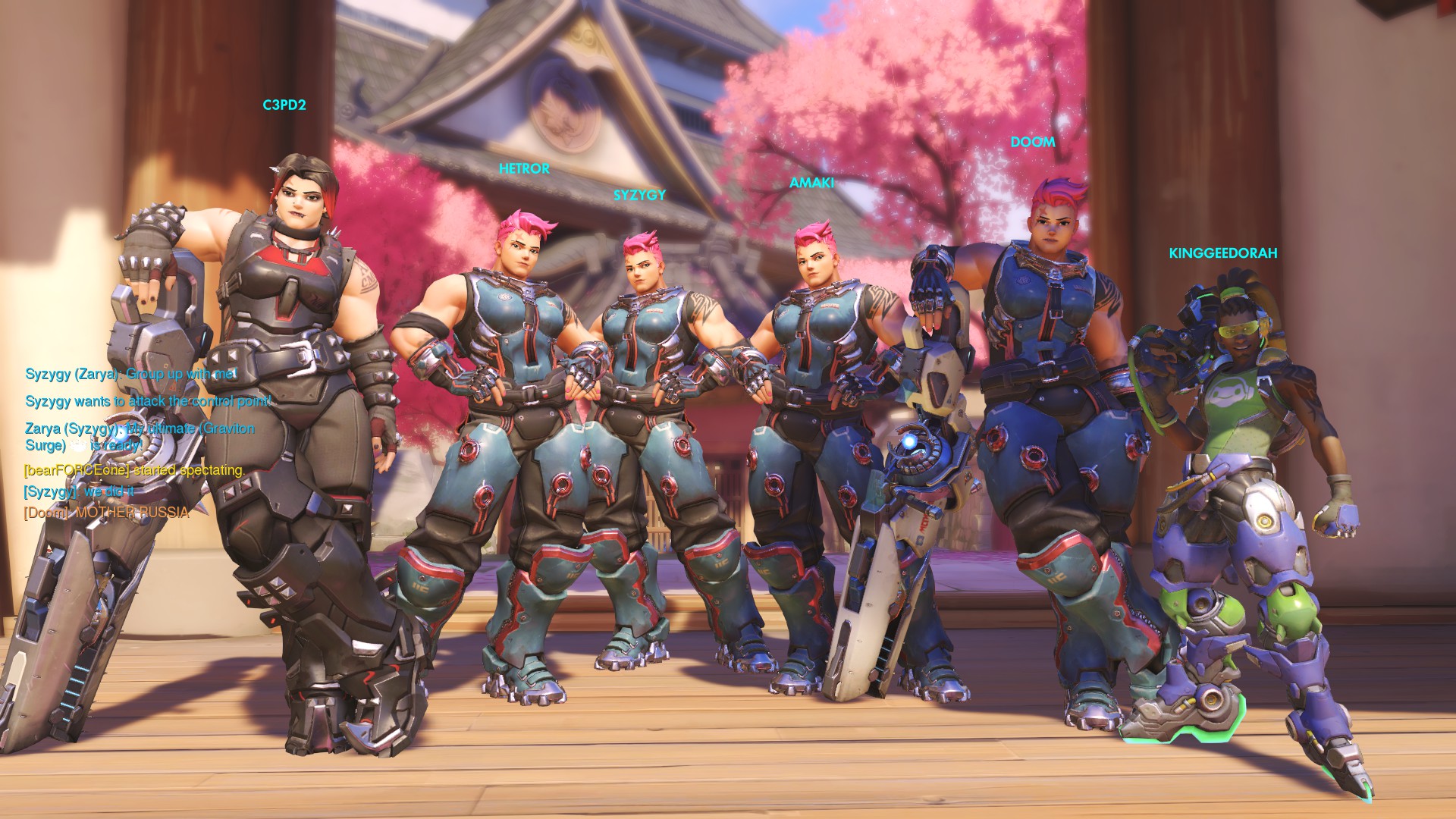Select the "we did it" chat message

coord(79,491)
